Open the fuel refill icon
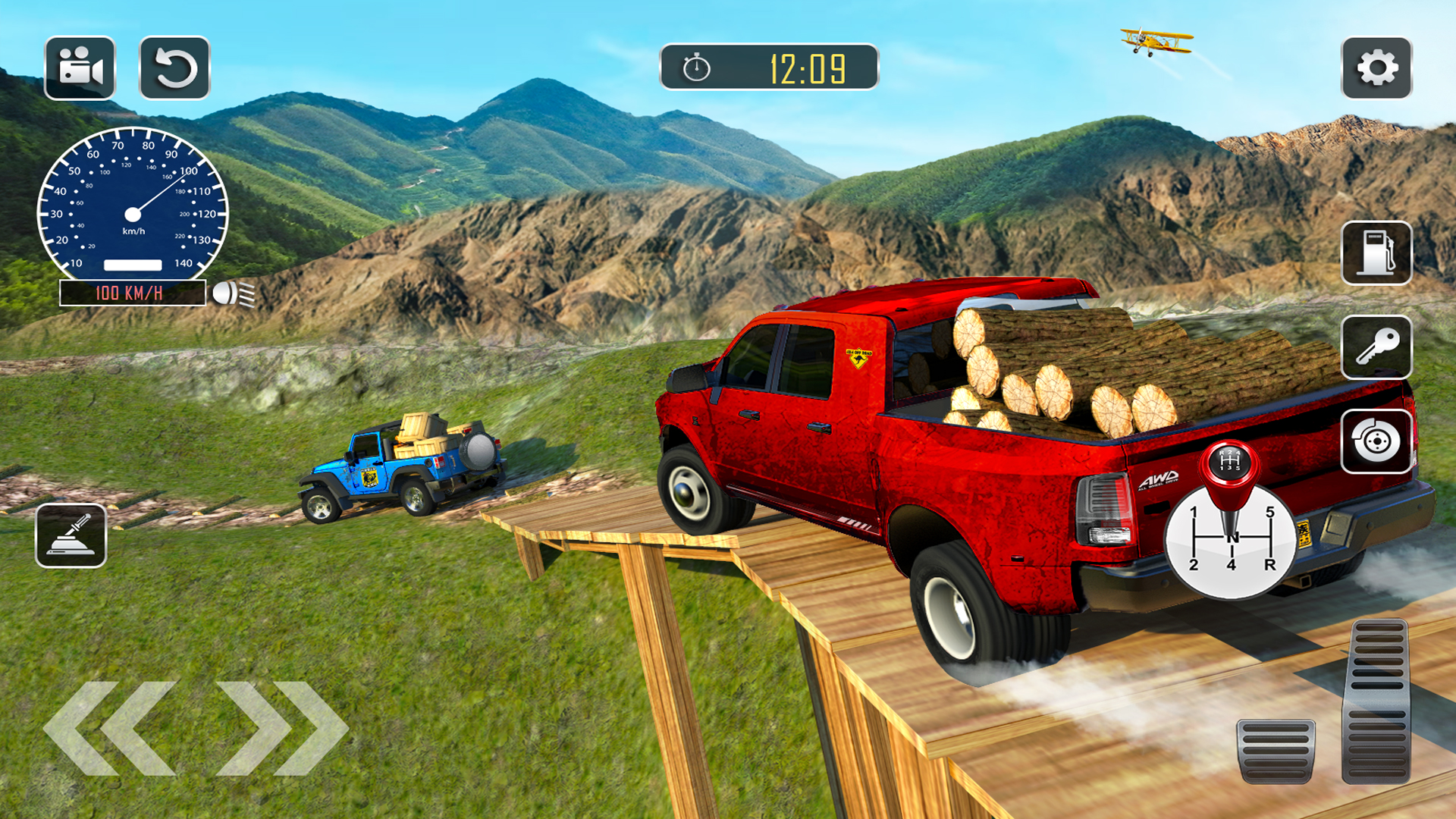Screen dimensions: 1456x819 [x=1378, y=253]
